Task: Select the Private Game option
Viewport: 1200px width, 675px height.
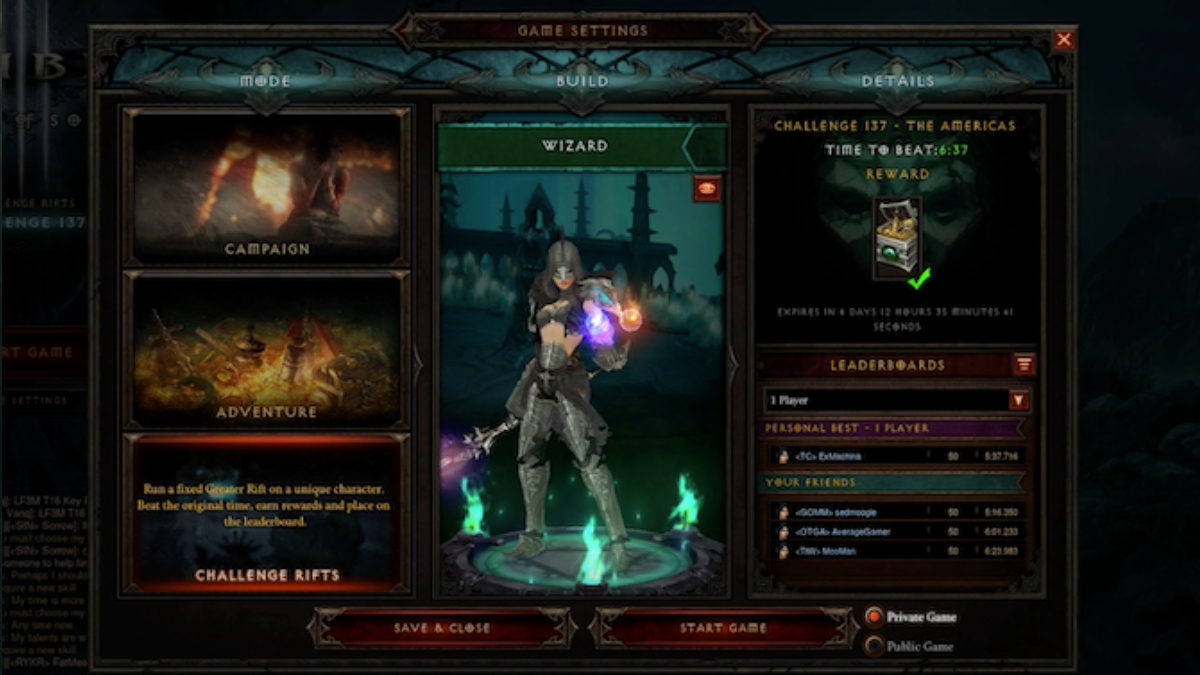Action: pyautogui.click(x=875, y=617)
